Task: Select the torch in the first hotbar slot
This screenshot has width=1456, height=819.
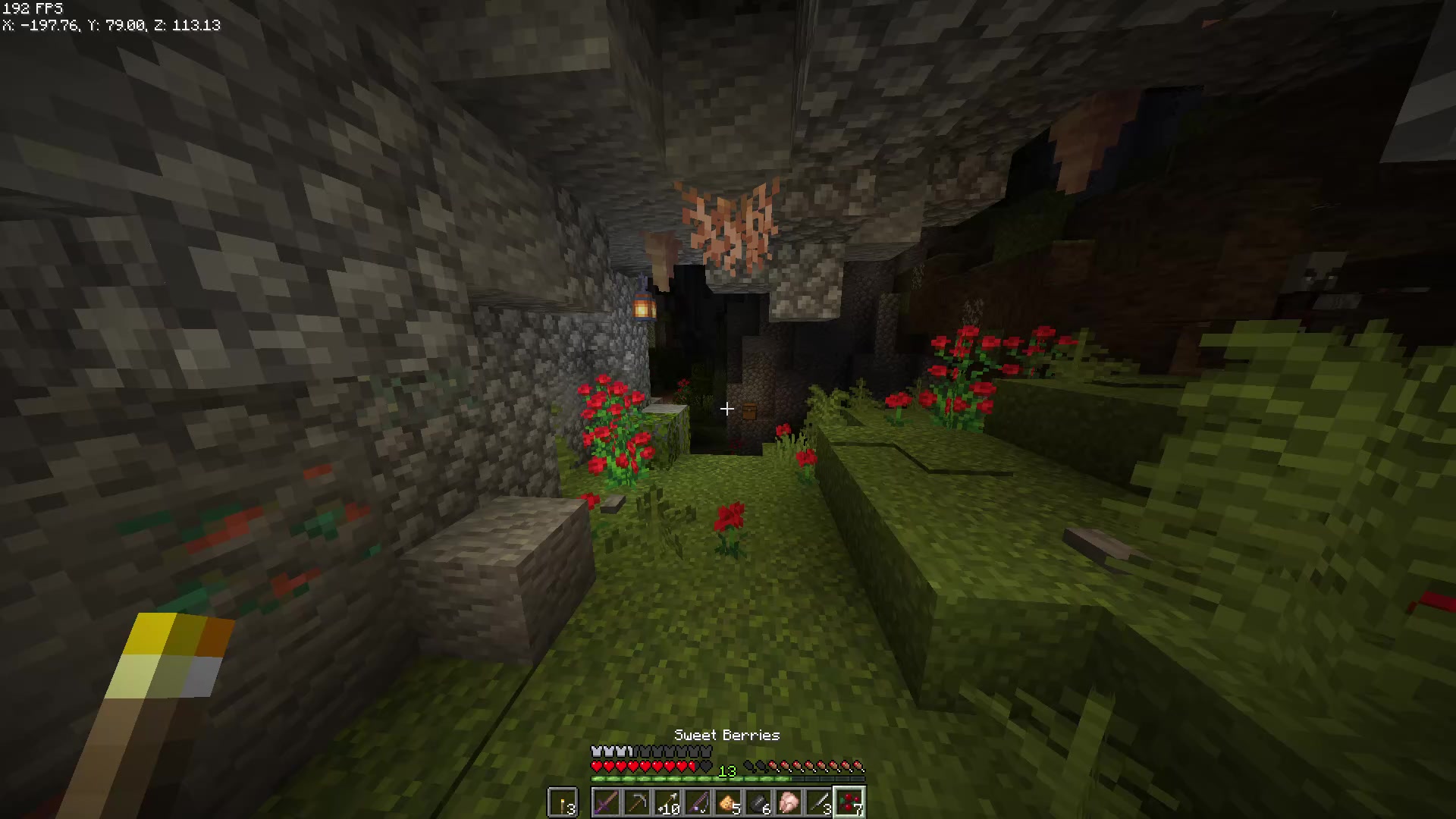Action: pyautogui.click(x=563, y=802)
